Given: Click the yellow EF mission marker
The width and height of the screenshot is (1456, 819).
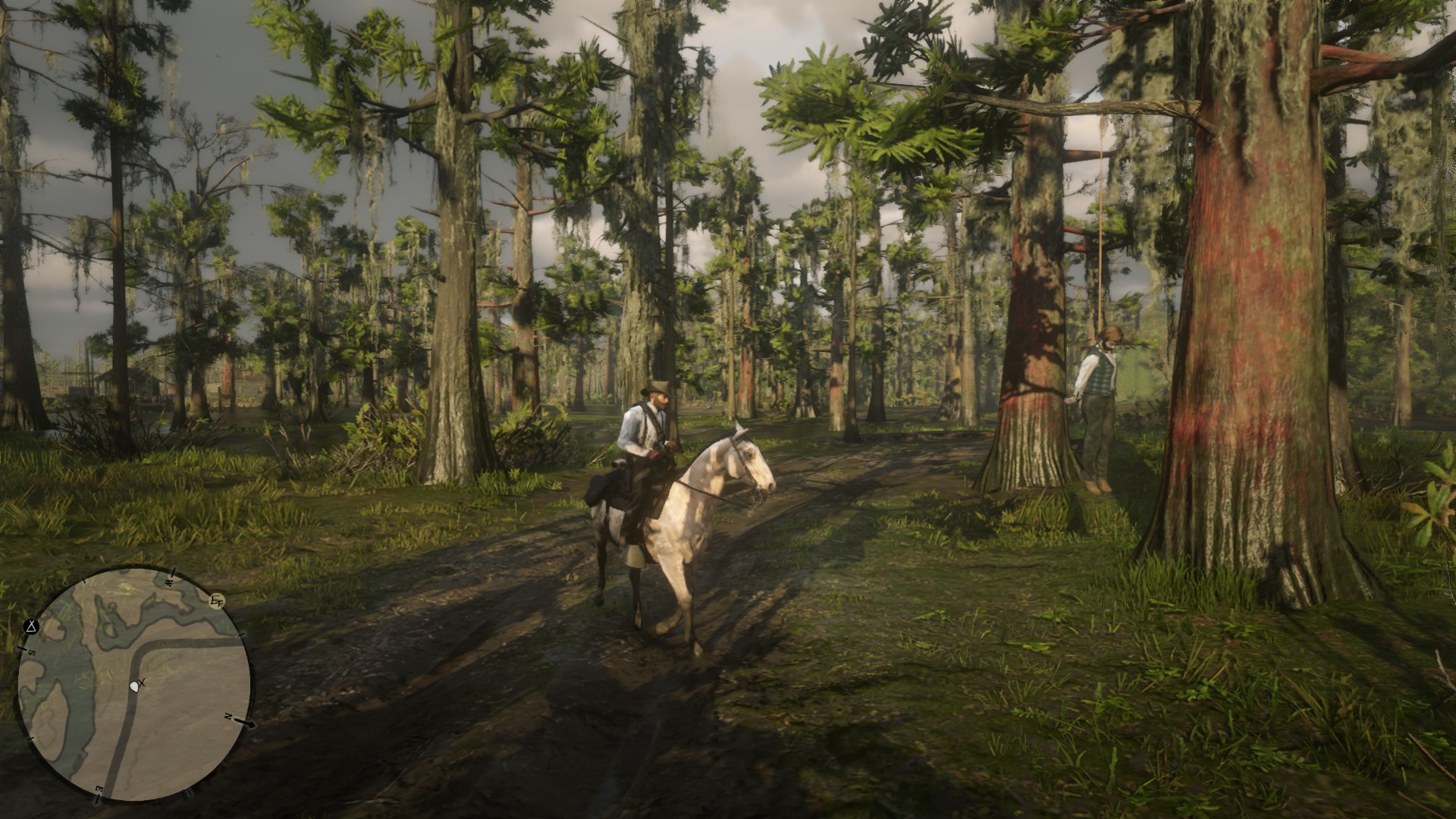Looking at the screenshot, I should click(x=218, y=601).
